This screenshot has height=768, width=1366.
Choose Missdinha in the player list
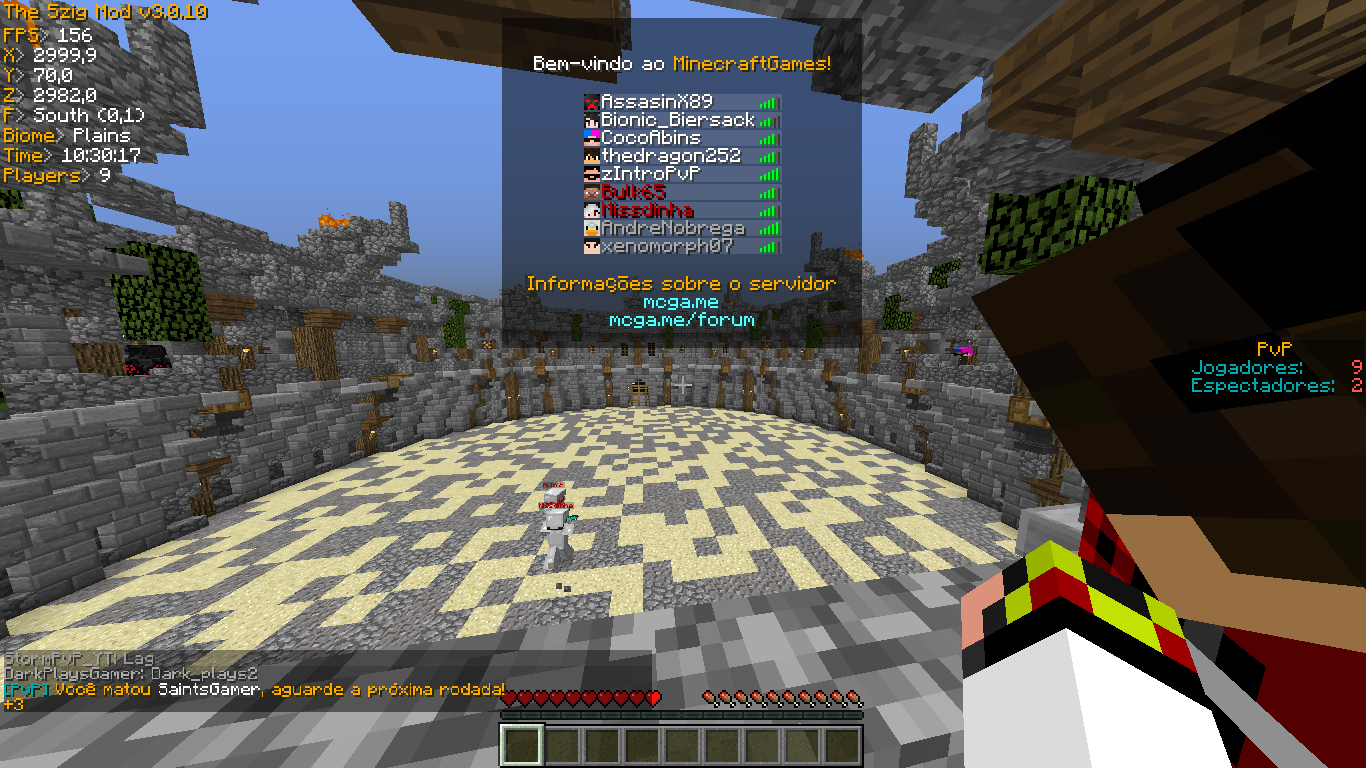(x=647, y=210)
